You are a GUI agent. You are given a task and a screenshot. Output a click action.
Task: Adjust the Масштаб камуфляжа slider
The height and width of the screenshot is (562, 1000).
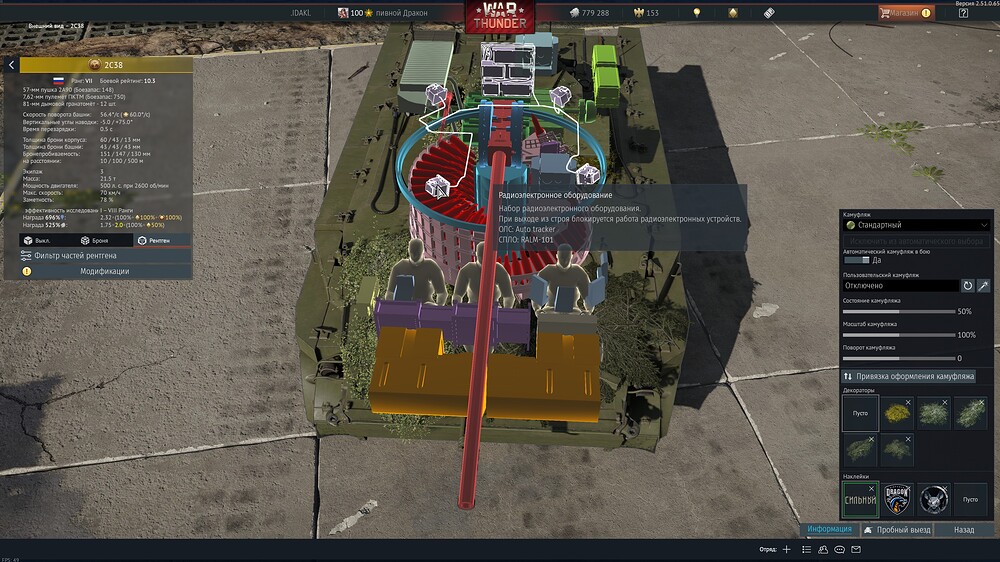[900, 335]
